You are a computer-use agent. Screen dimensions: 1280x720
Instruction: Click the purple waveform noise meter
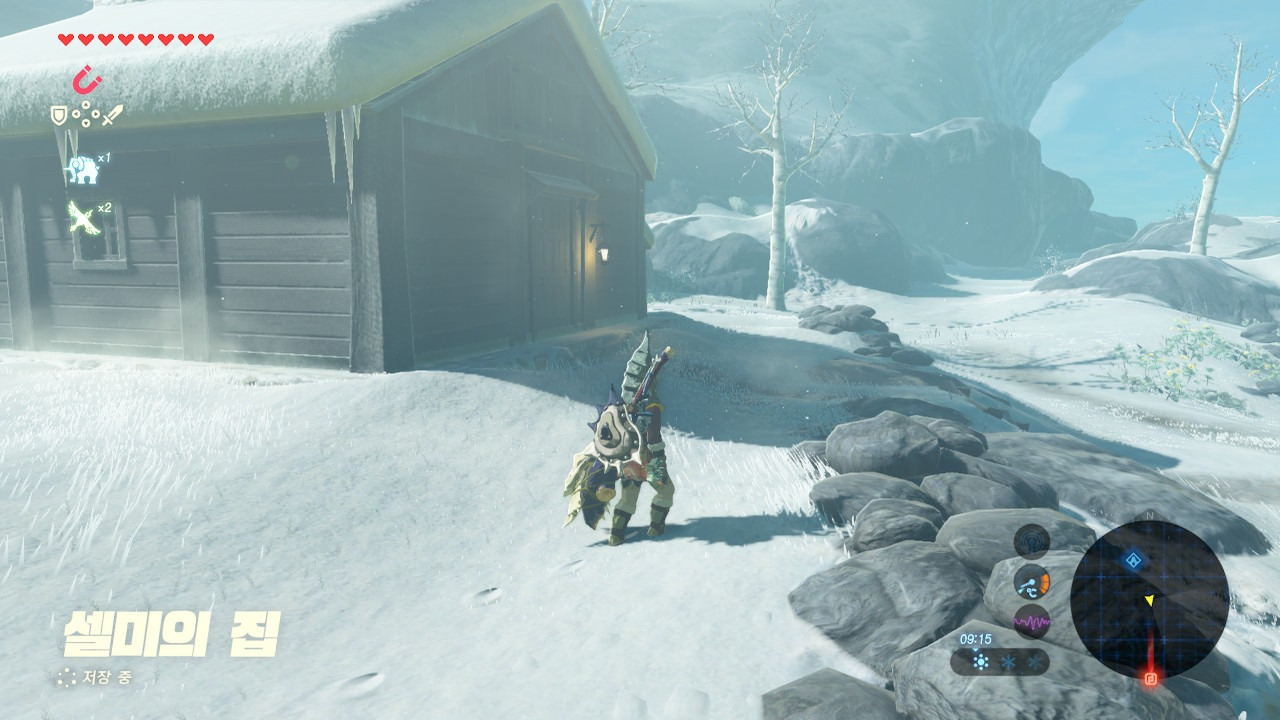point(1032,622)
